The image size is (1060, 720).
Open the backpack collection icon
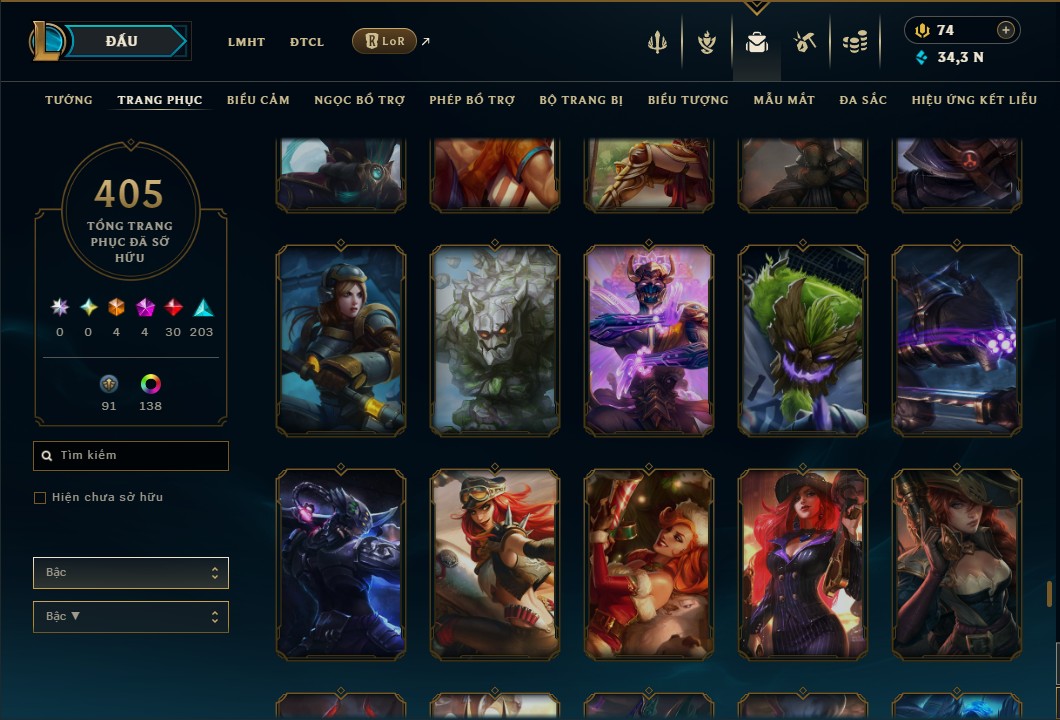pos(757,42)
